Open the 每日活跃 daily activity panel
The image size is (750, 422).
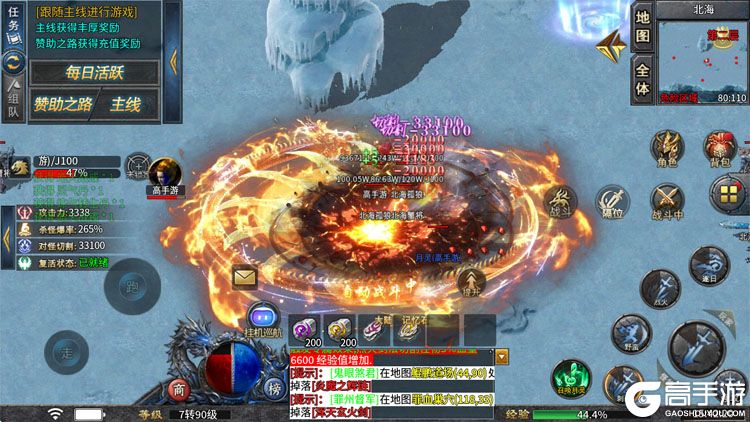pyautogui.click(x=94, y=72)
